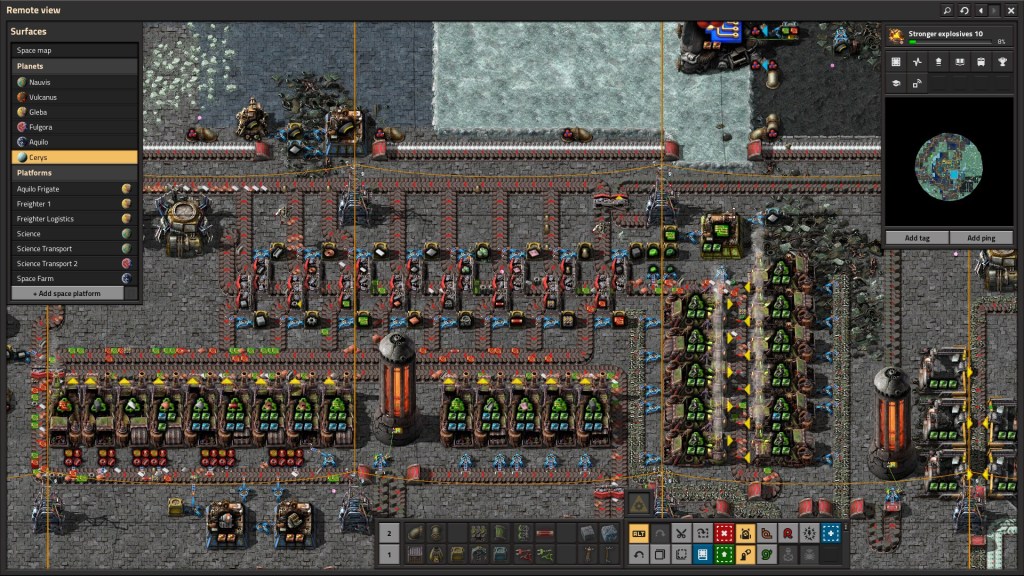Click the Add tag button
Viewport: 1024px width, 576px height.
[x=917, y=238]
